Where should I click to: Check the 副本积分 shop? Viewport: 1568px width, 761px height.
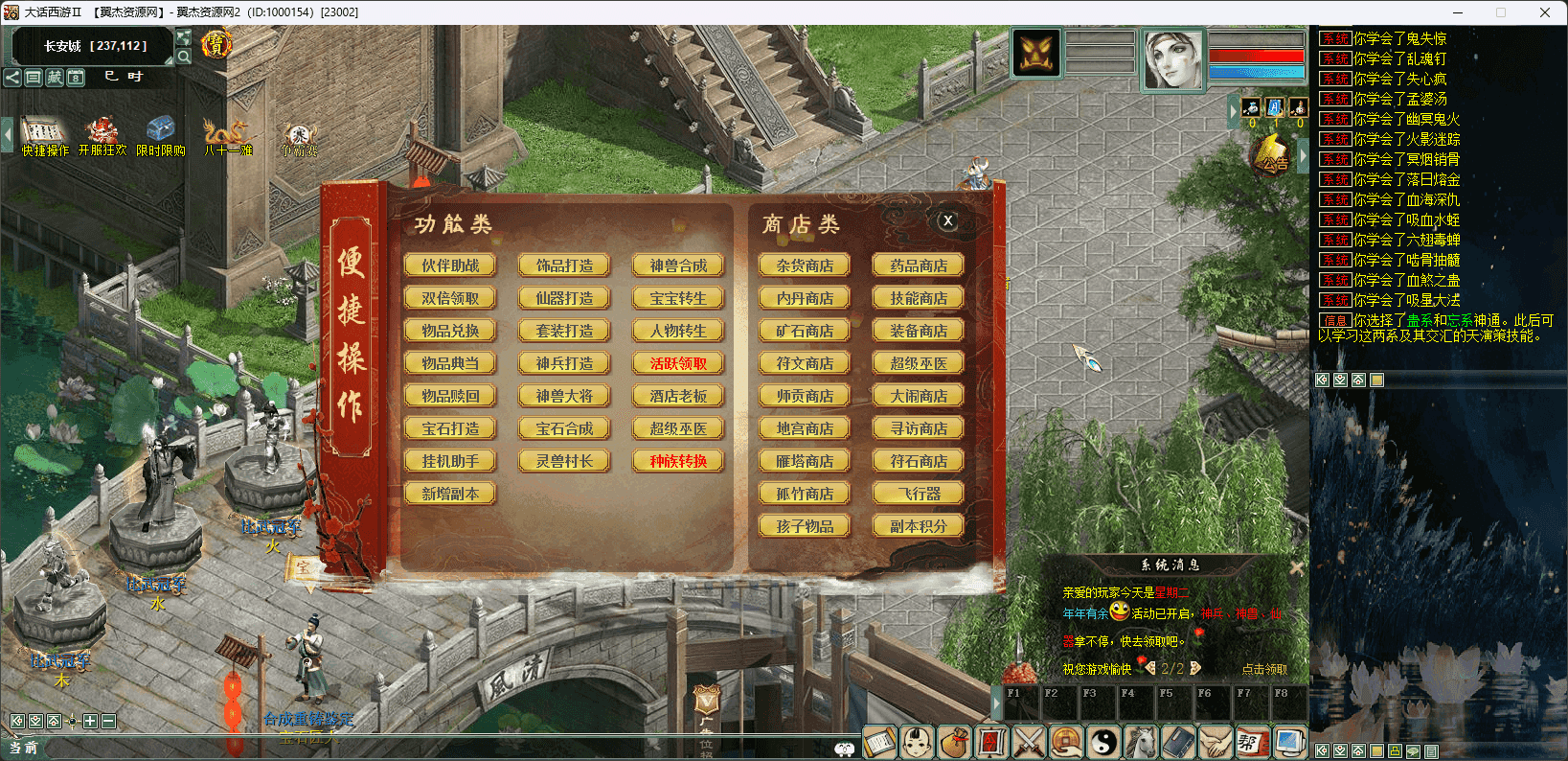(919, 526)
